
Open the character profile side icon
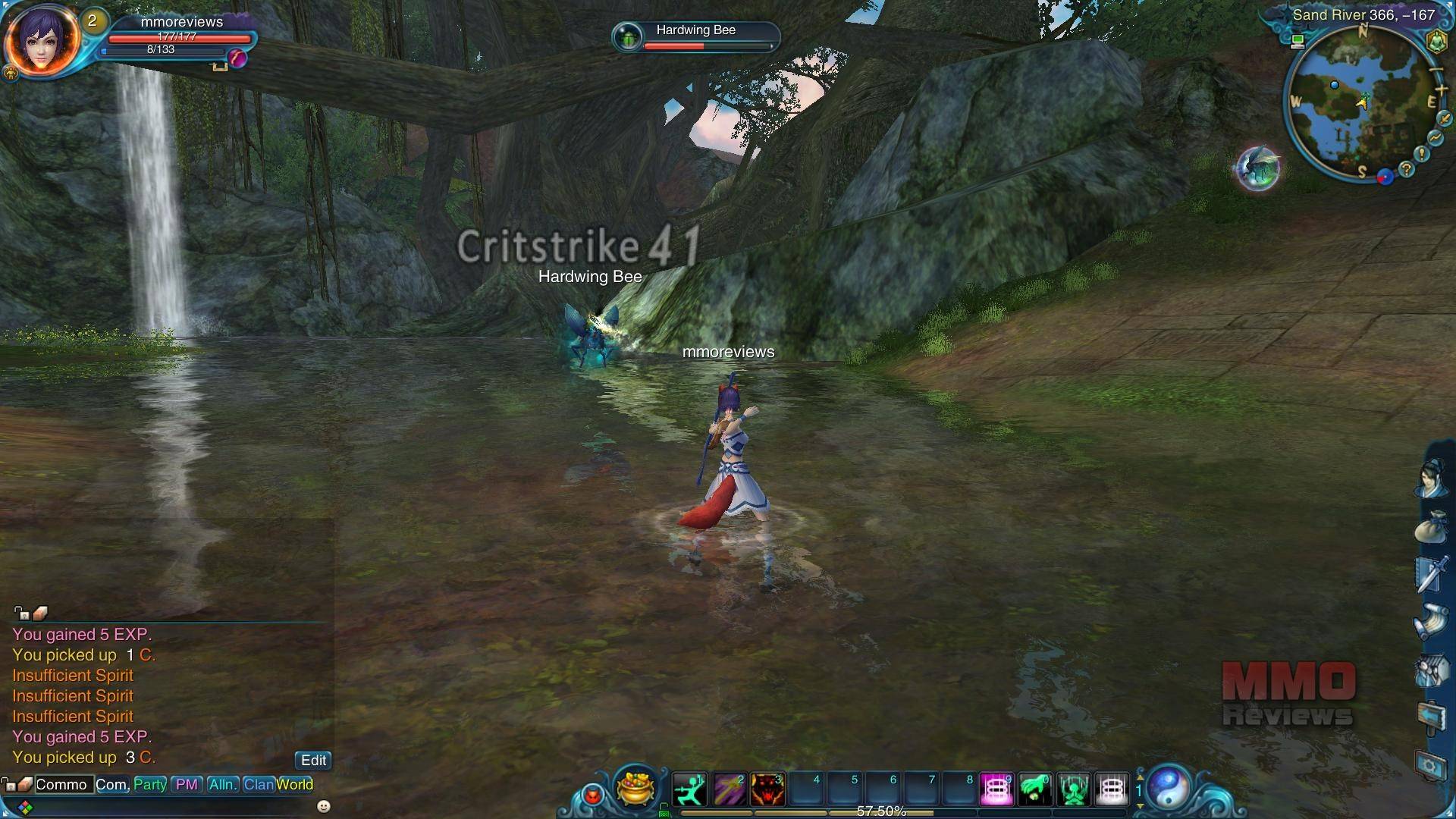pos(1432,479)
